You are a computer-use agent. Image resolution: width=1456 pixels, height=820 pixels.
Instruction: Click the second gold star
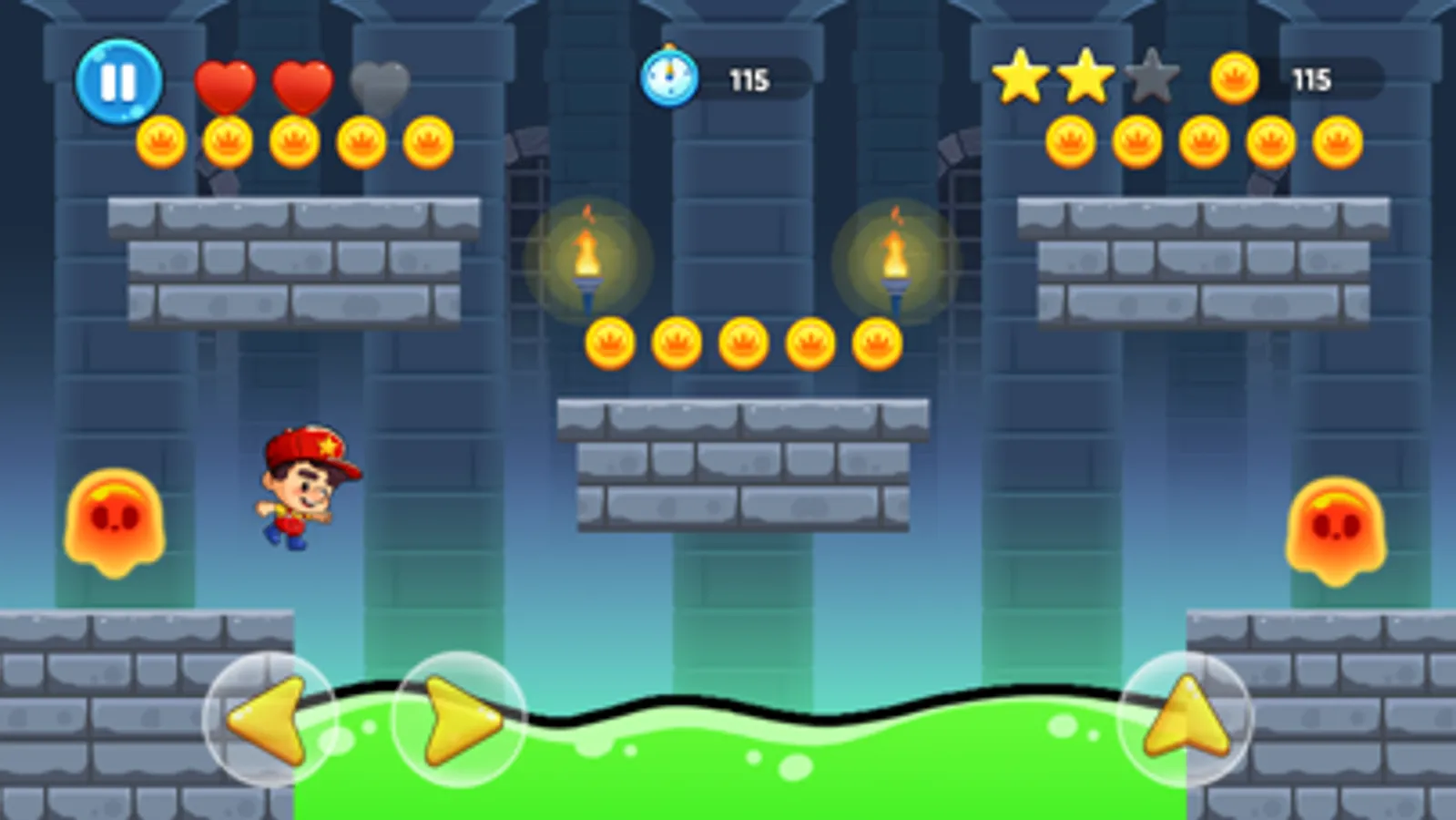[1085, 77]
